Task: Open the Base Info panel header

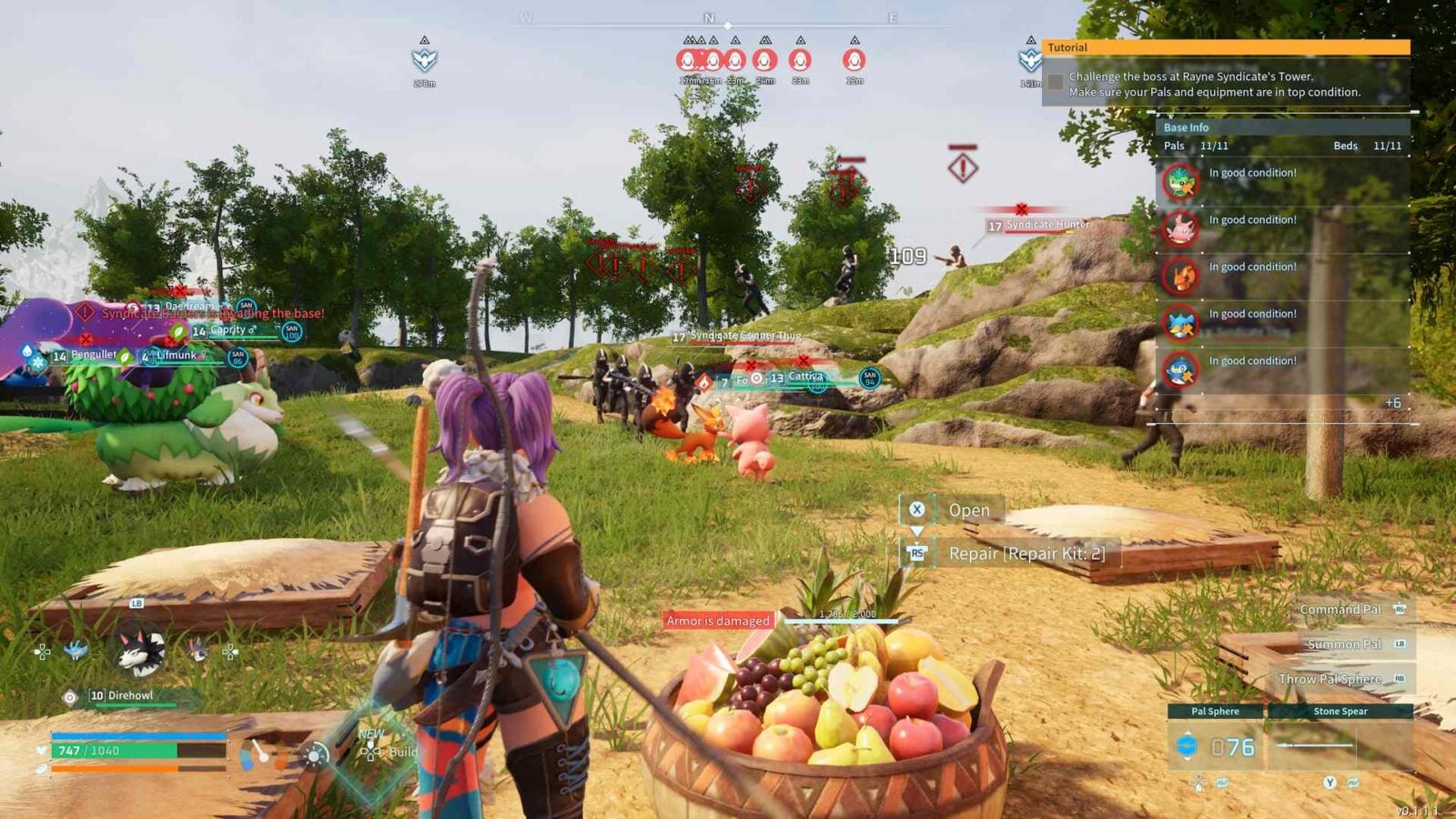Action: 1187,127
